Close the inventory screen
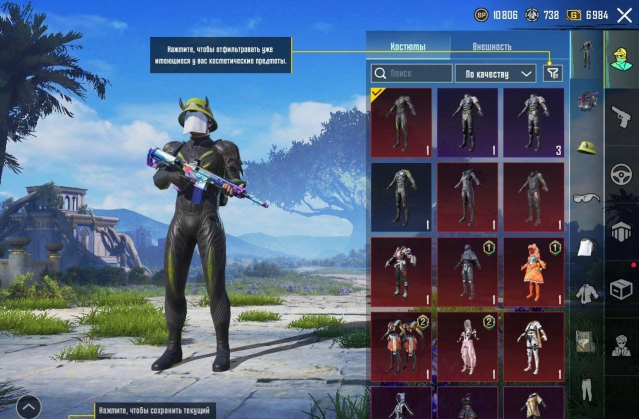Viewport: 639px width, 419px height. click(624, 15)
